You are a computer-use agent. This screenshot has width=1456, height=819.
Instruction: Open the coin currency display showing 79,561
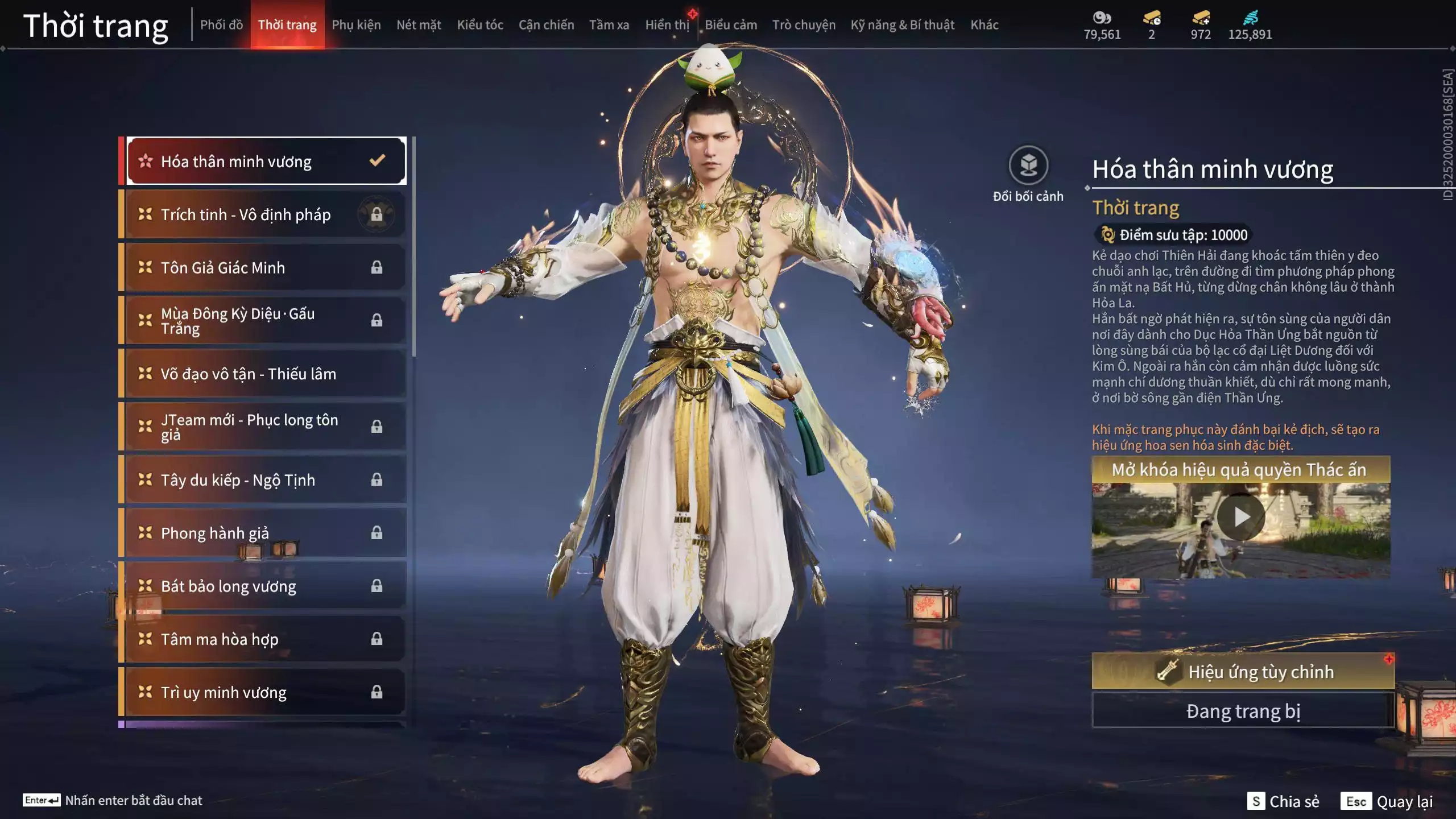(x=1102, y=24)
